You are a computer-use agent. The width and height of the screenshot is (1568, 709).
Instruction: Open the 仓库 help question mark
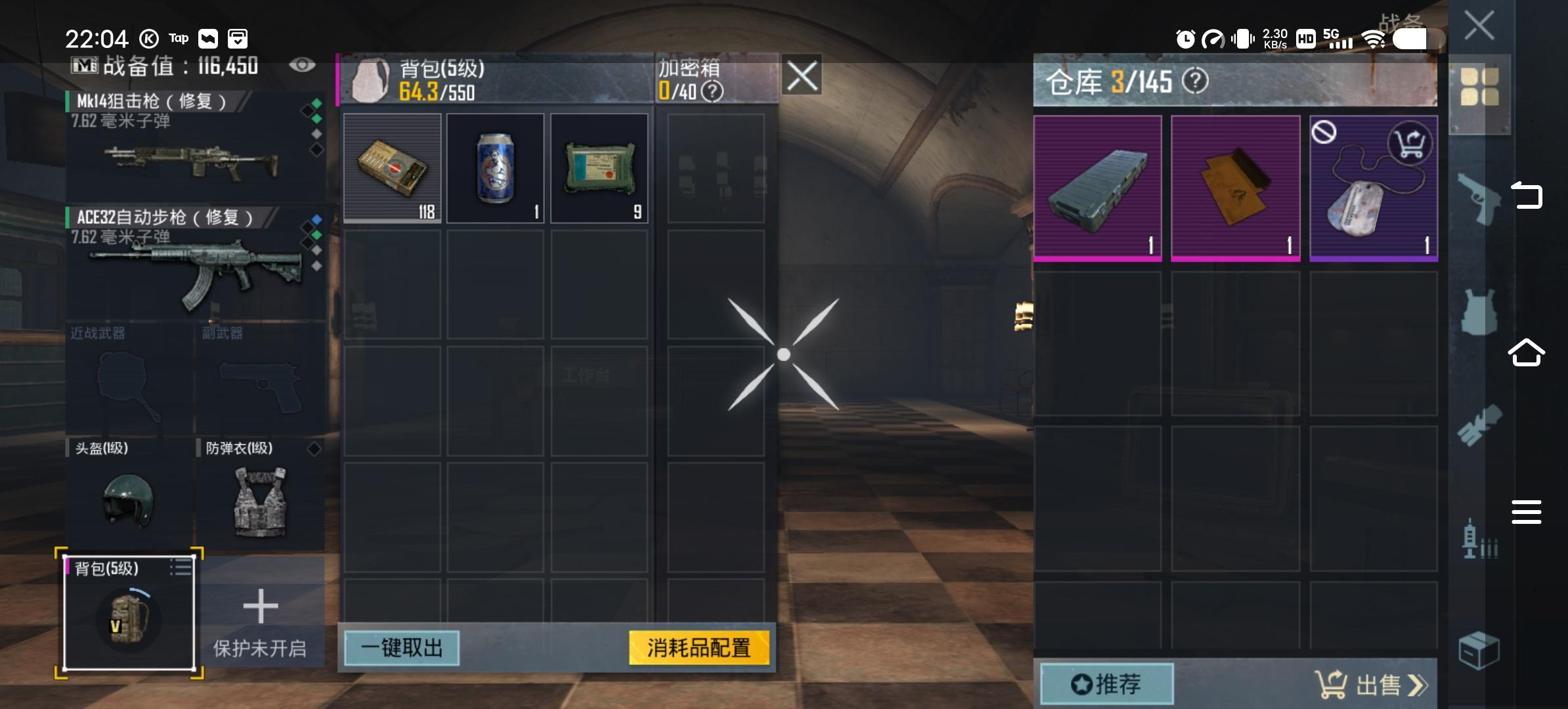tap(1195, 82)
